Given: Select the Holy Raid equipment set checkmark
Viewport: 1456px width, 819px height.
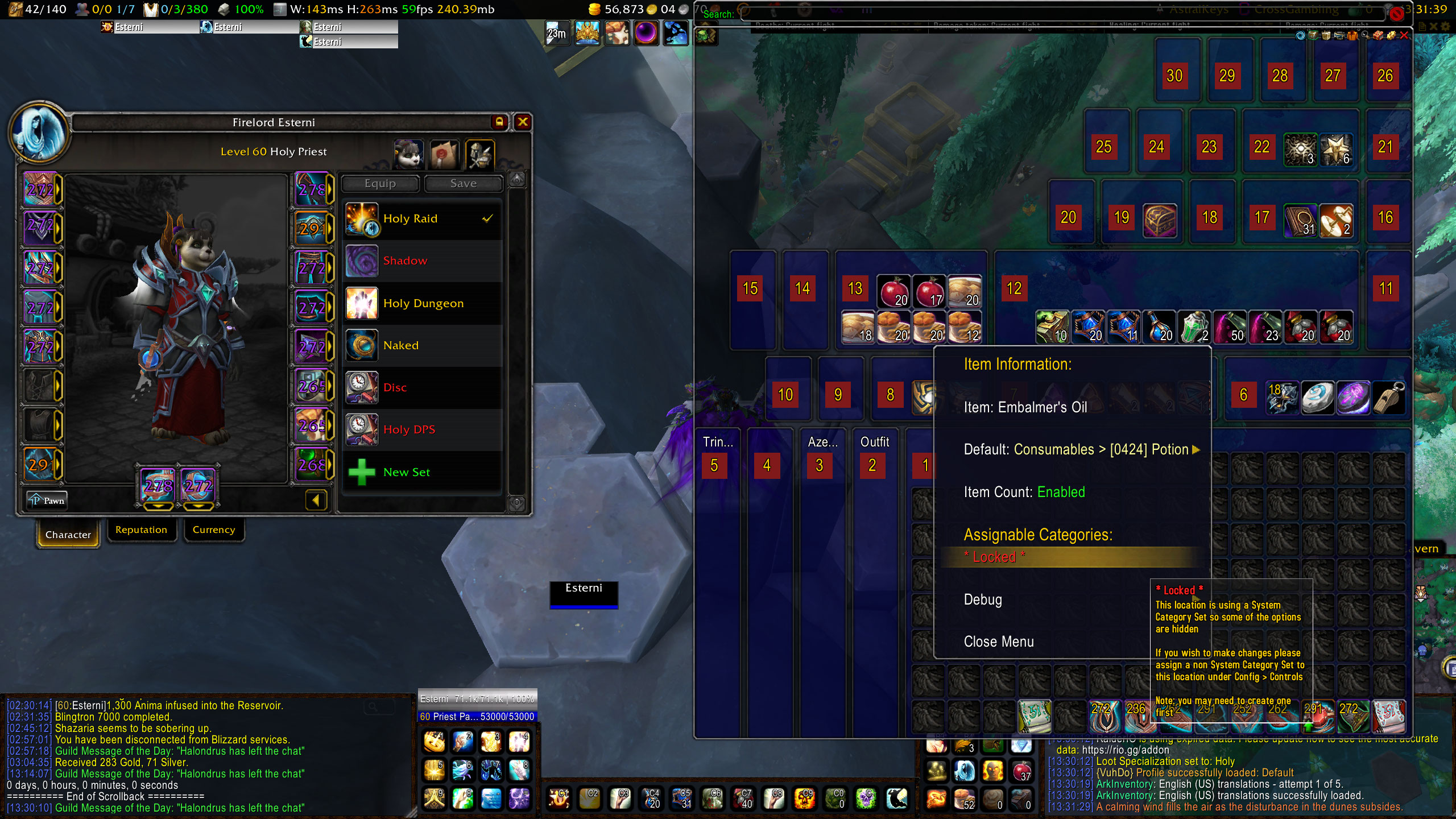Looking at the screenshot, I should [487, 218].
